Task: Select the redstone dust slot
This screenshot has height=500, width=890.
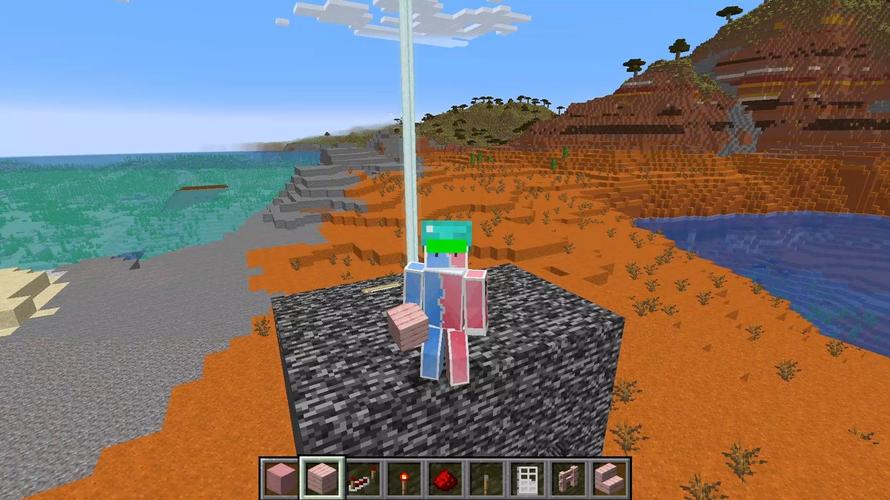Action: [x=445, y=478]
